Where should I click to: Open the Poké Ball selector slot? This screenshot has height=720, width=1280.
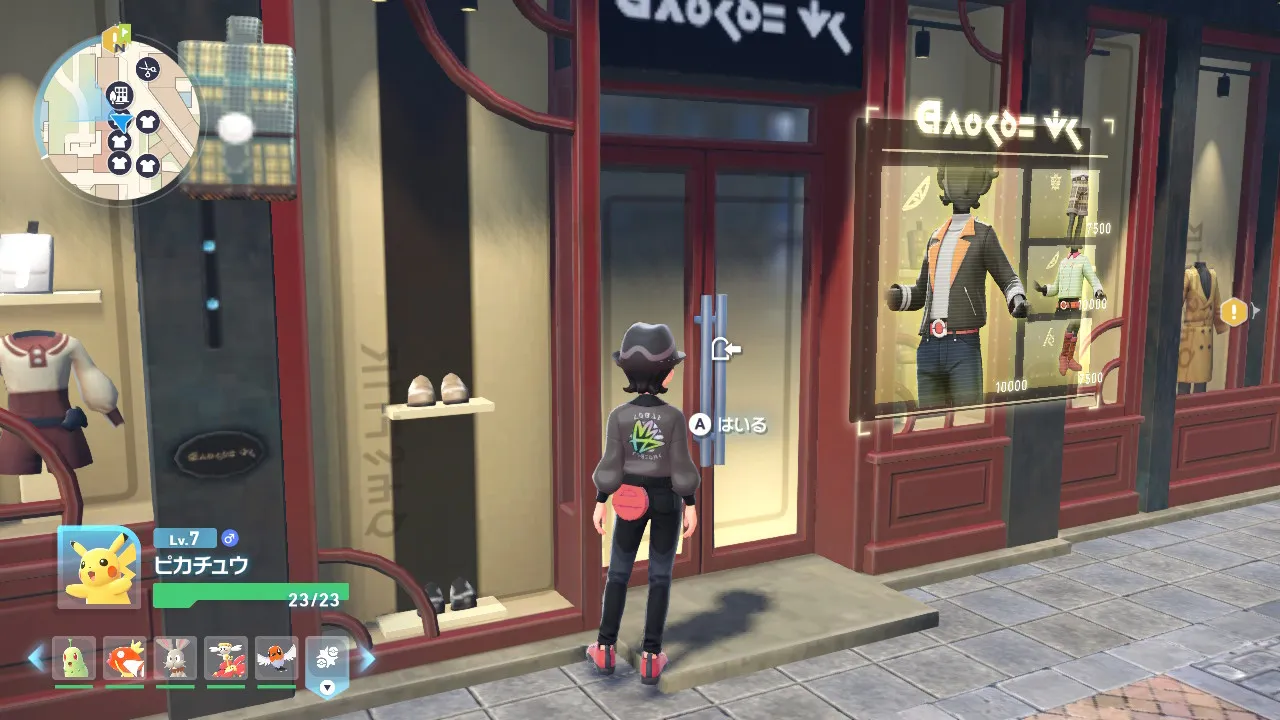[327, 660]
